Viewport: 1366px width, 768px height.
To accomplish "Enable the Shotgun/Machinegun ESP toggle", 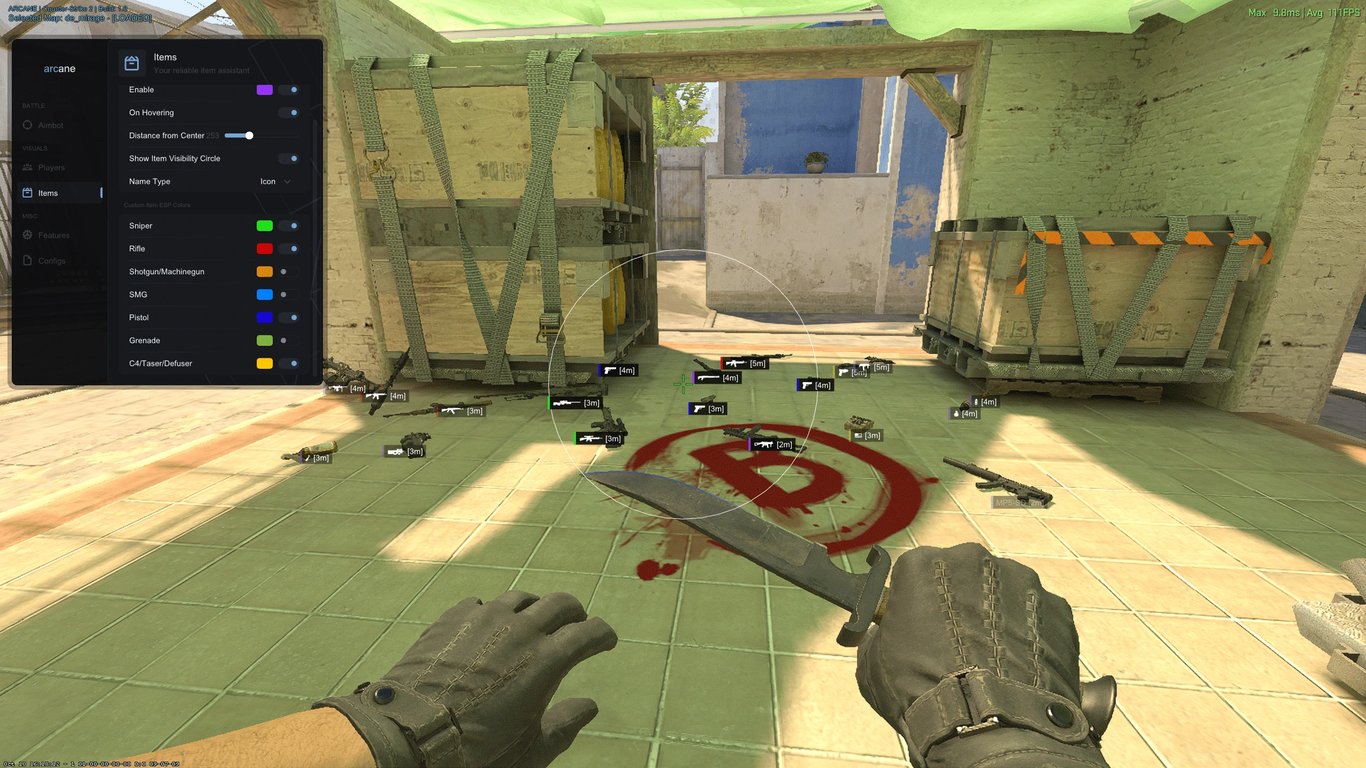I will coord(287,271).
